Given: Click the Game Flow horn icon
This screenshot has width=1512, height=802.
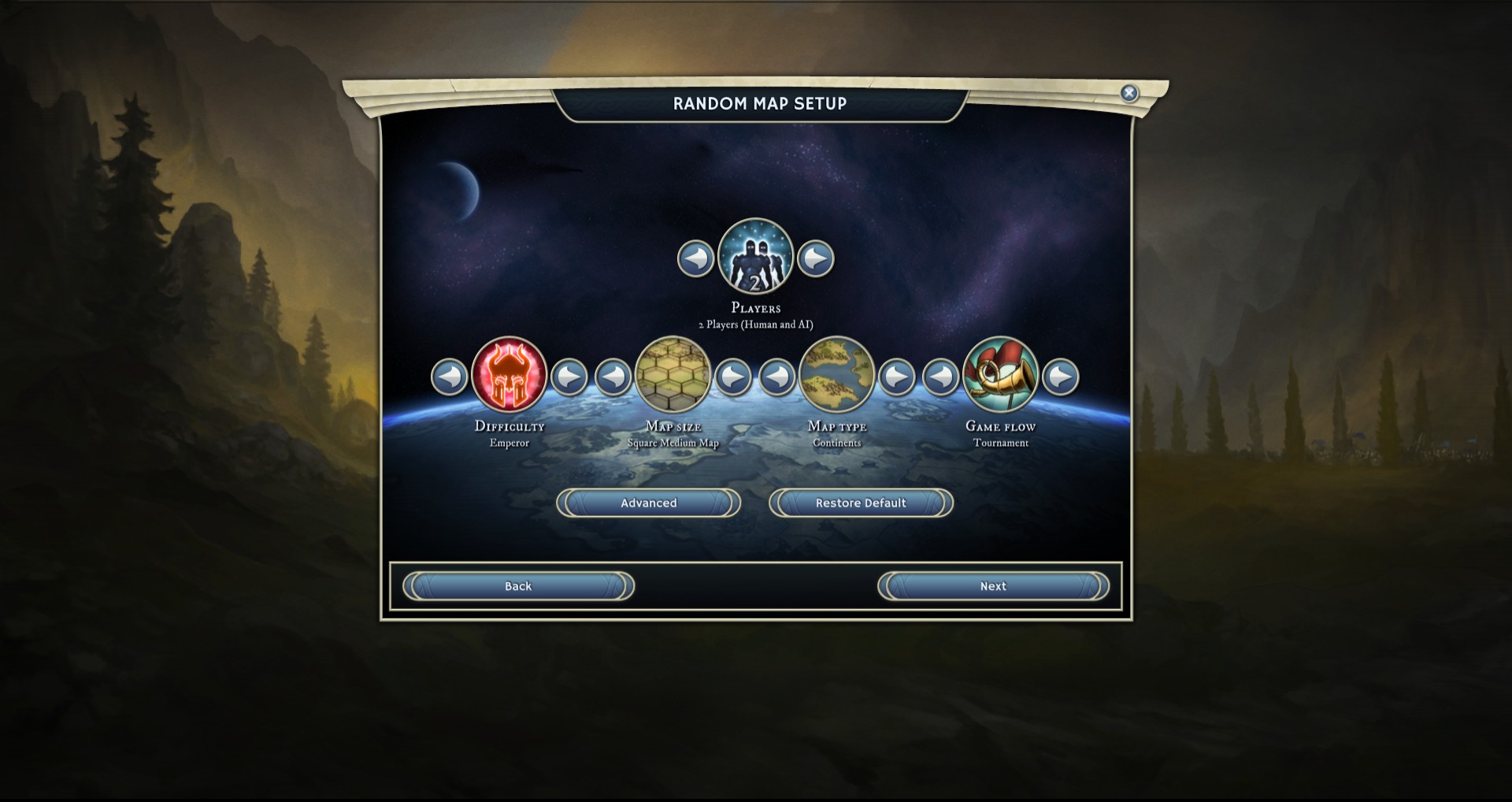Looking at the screenshot, I should point(1001,375).
